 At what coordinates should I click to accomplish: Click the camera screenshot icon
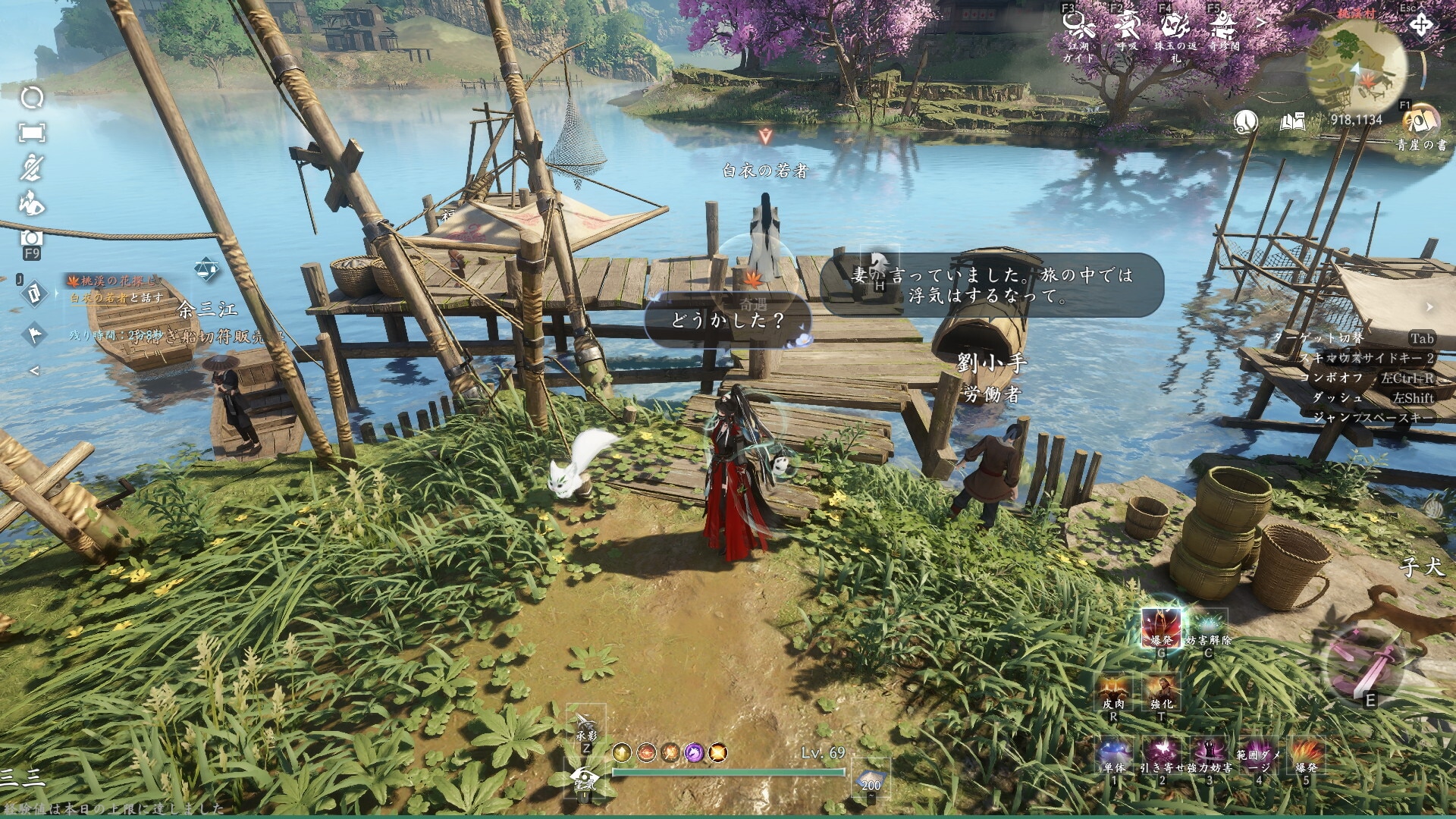click(32, 238)
